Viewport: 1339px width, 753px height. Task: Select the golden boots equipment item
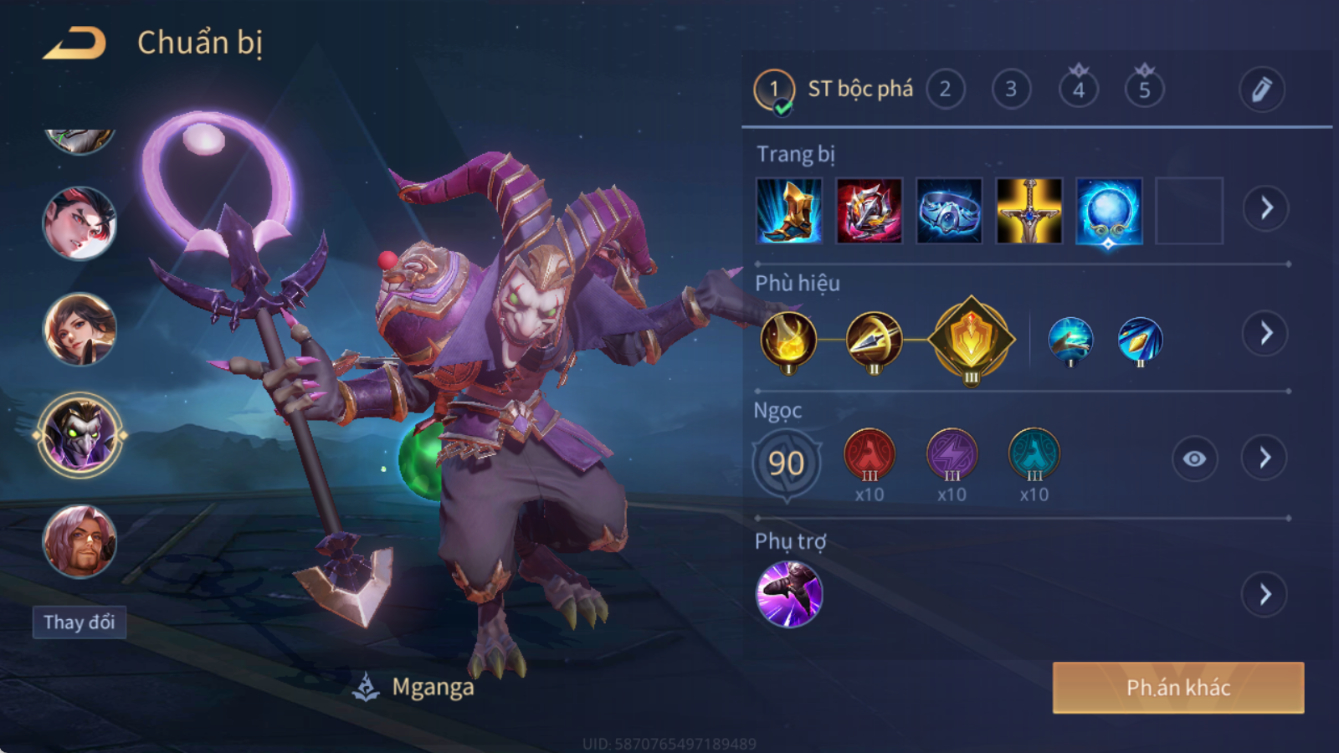[789, 211]
